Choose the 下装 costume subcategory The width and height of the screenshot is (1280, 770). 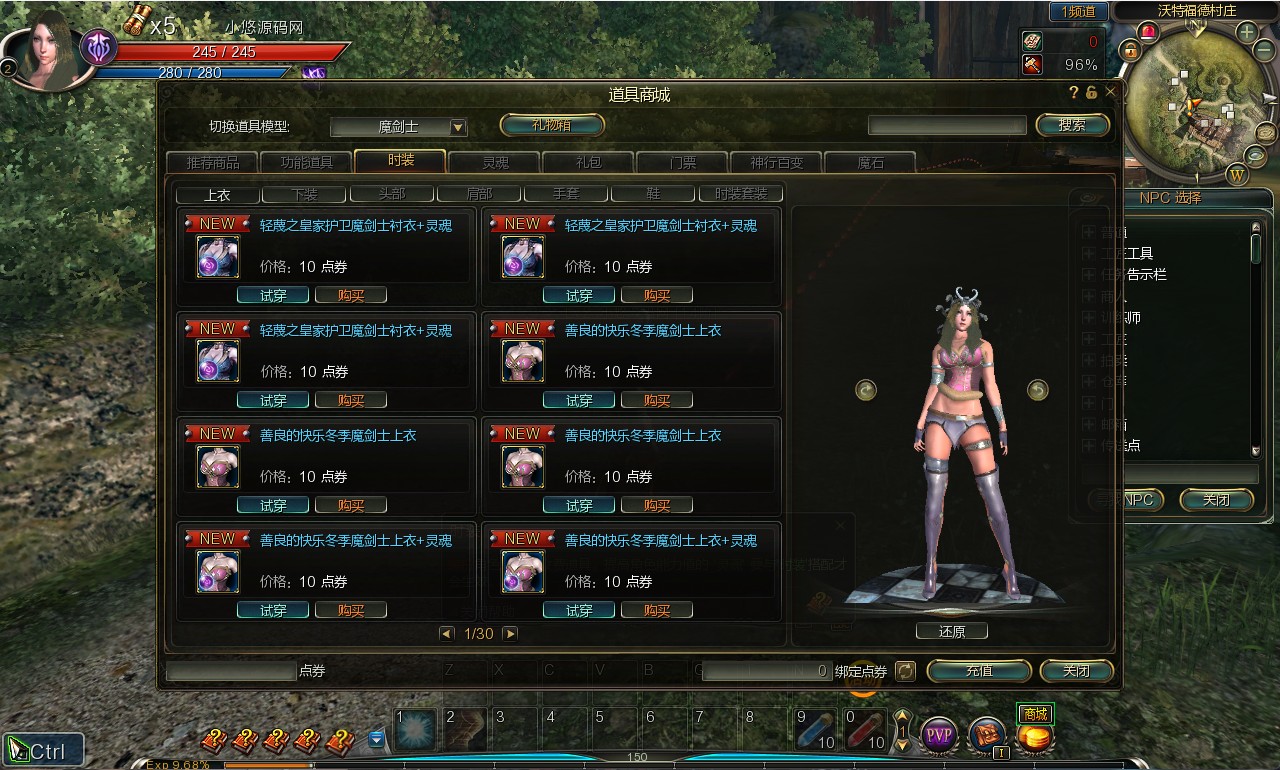click(x=304, y=194)
